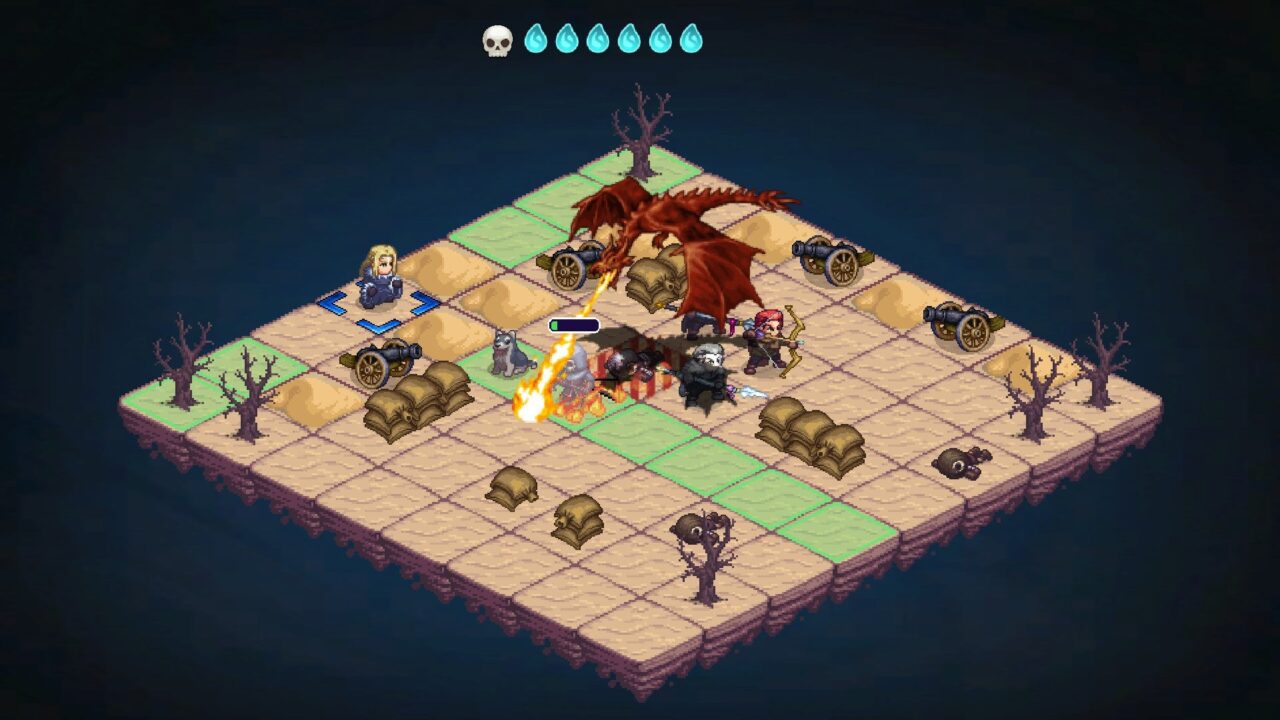Select the blonde knight with blue selection brackets

379,277
